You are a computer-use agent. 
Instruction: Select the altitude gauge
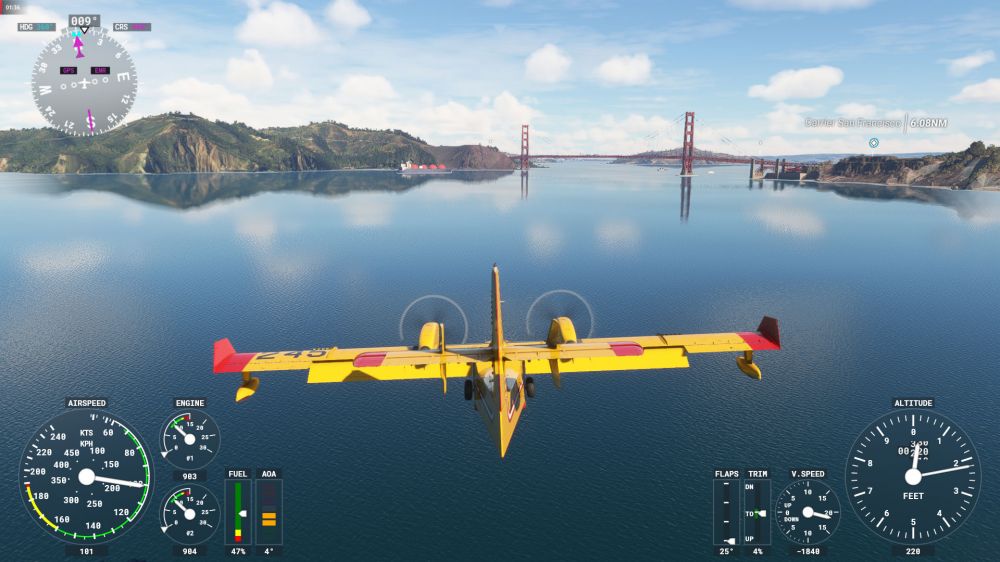tap(913, 476)
